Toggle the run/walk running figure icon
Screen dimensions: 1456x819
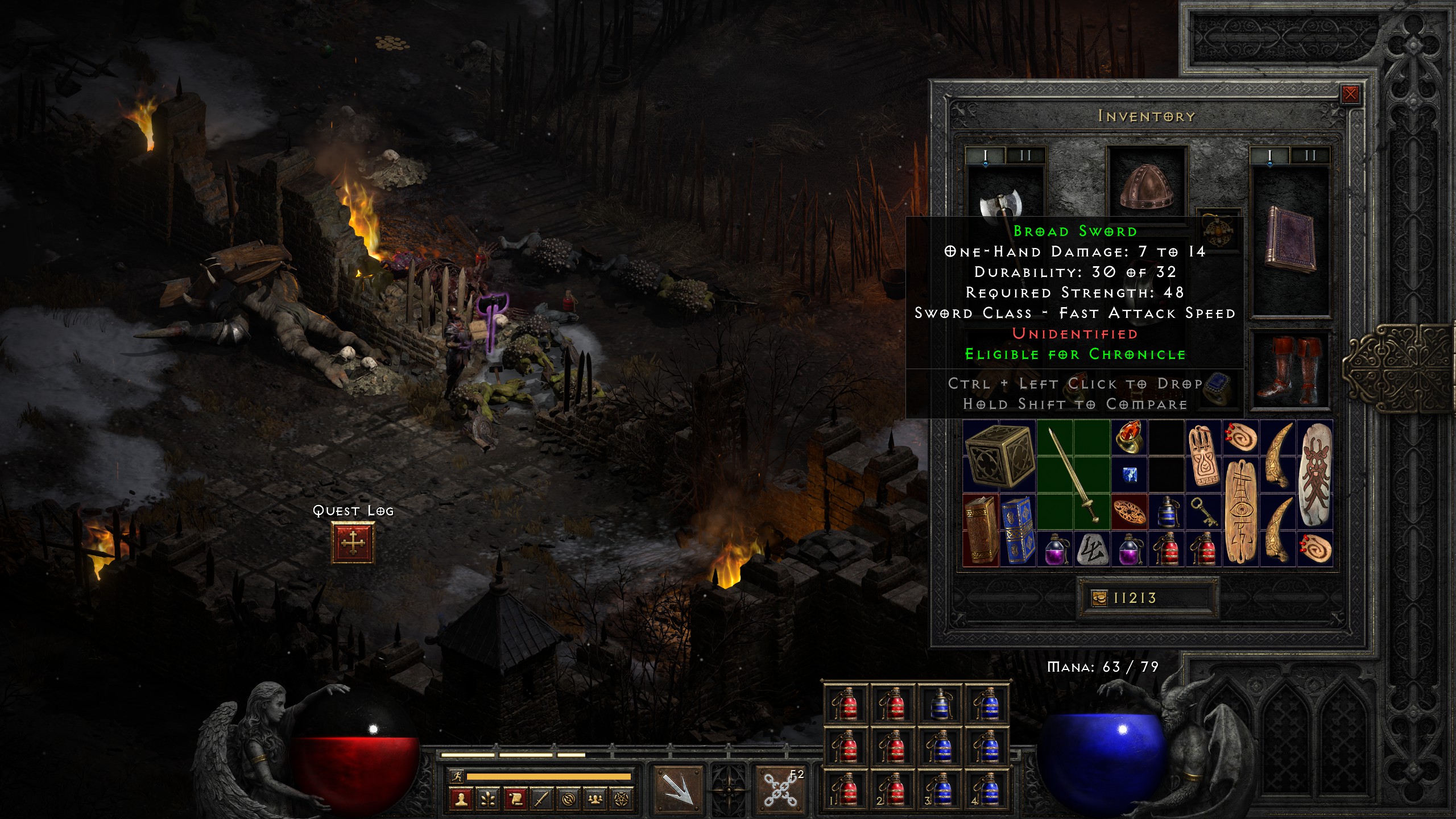click(456, 776)
